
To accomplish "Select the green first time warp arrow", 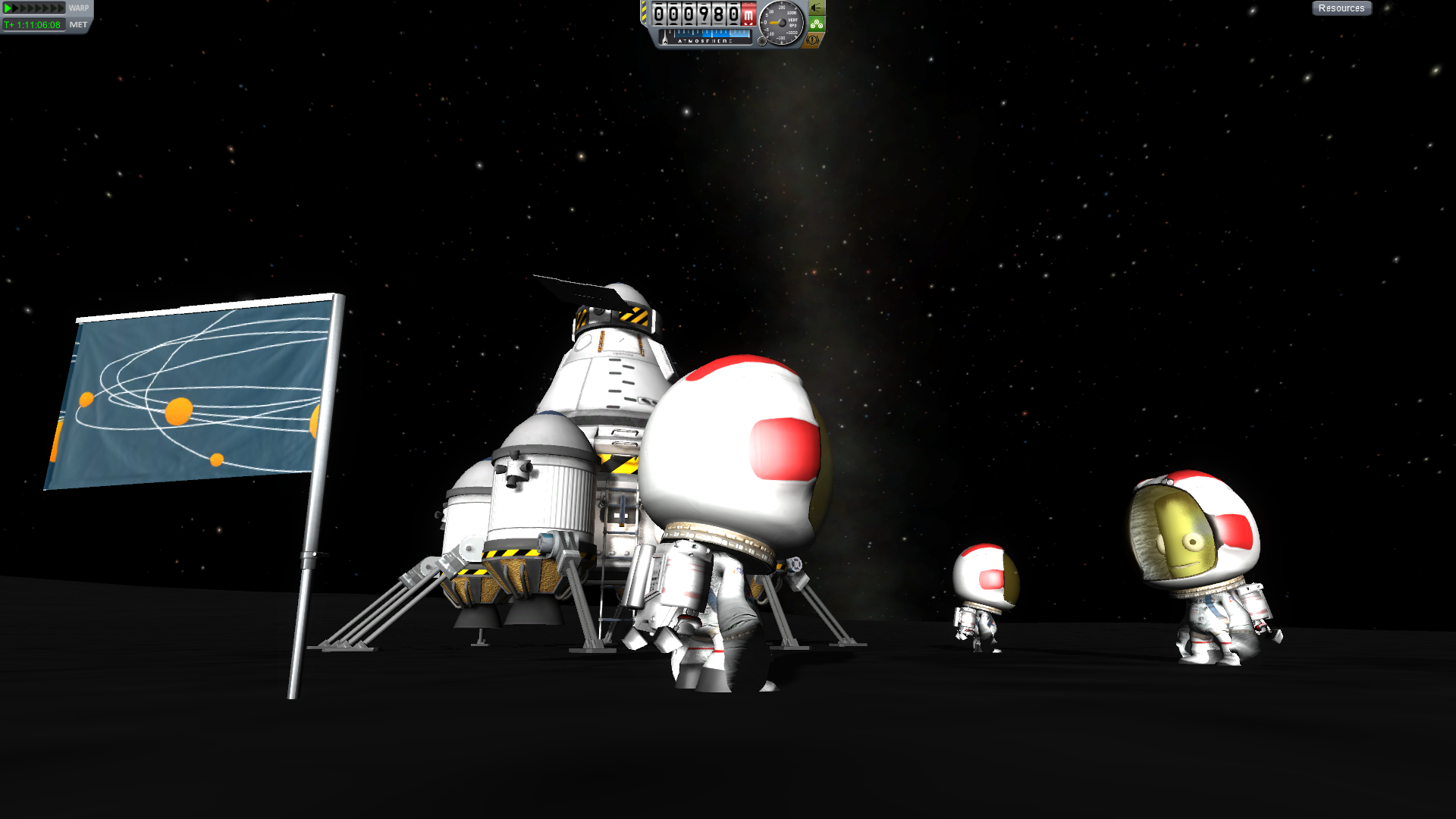I will click(x=8, y=8).
